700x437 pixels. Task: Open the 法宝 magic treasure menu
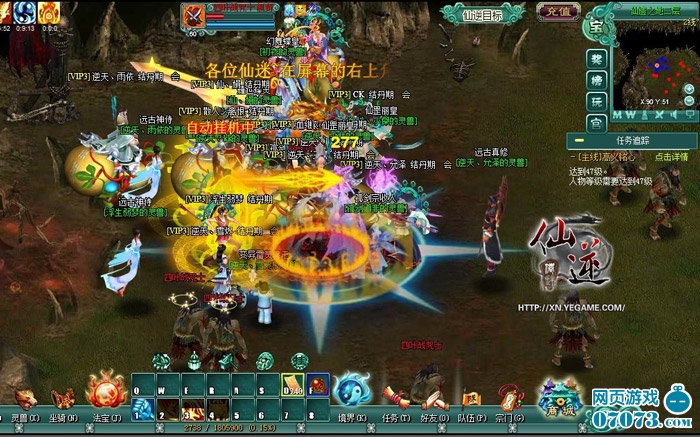pos(106,394)
